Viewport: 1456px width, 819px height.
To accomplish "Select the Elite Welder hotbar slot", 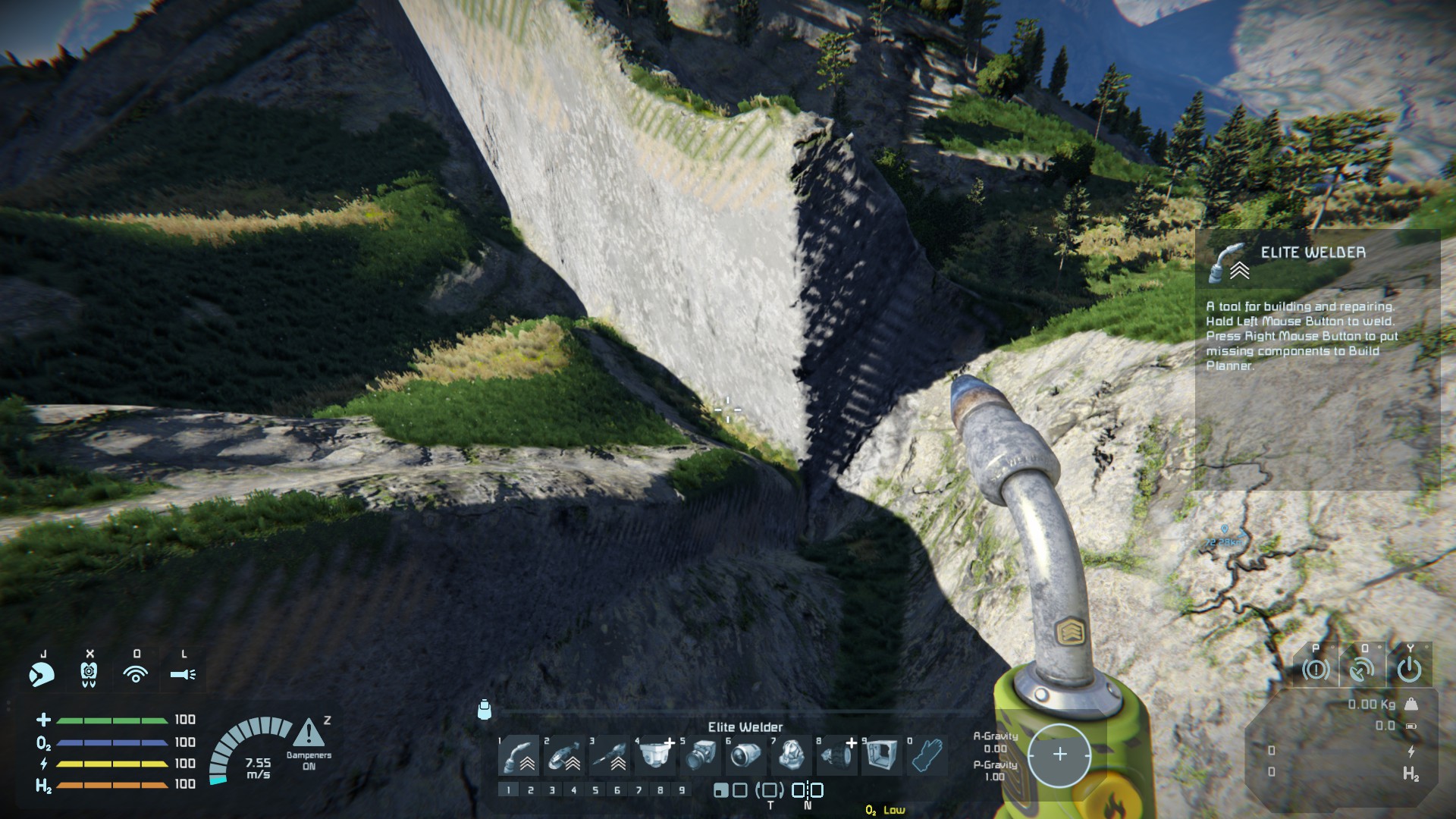I will coord(519,755).
